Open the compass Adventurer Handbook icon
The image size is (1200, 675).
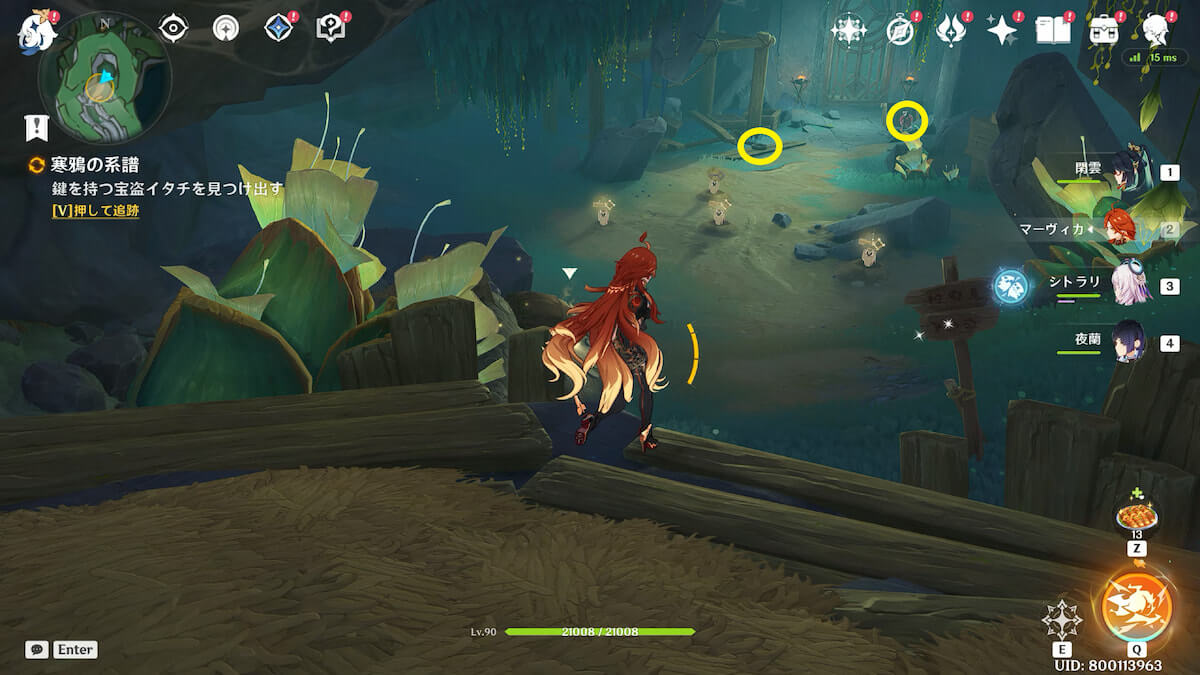(901, 31)
